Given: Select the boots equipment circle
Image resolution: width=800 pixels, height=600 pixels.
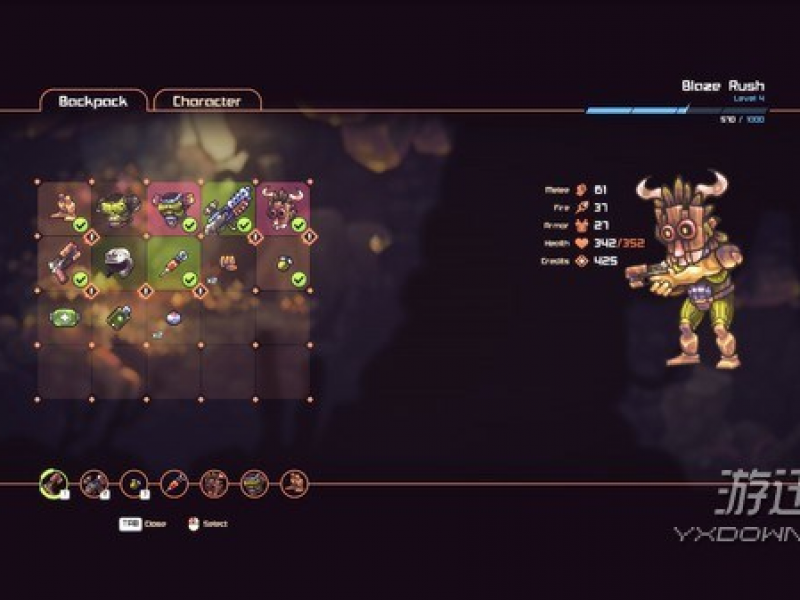Looking at the screenshot, I should coord(294,484).
